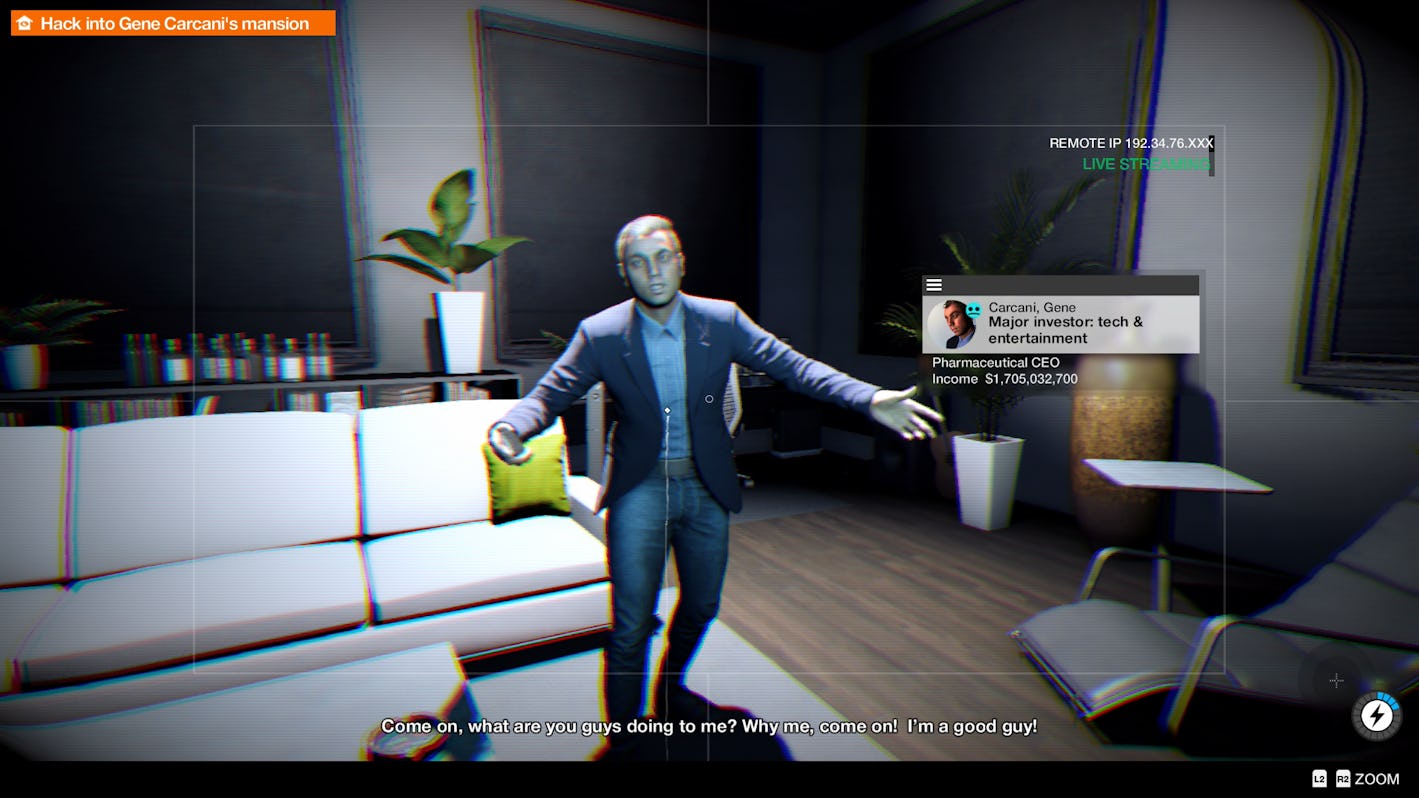
Task: Click the L2 controller button prompt
Action: pos(1318,779)
